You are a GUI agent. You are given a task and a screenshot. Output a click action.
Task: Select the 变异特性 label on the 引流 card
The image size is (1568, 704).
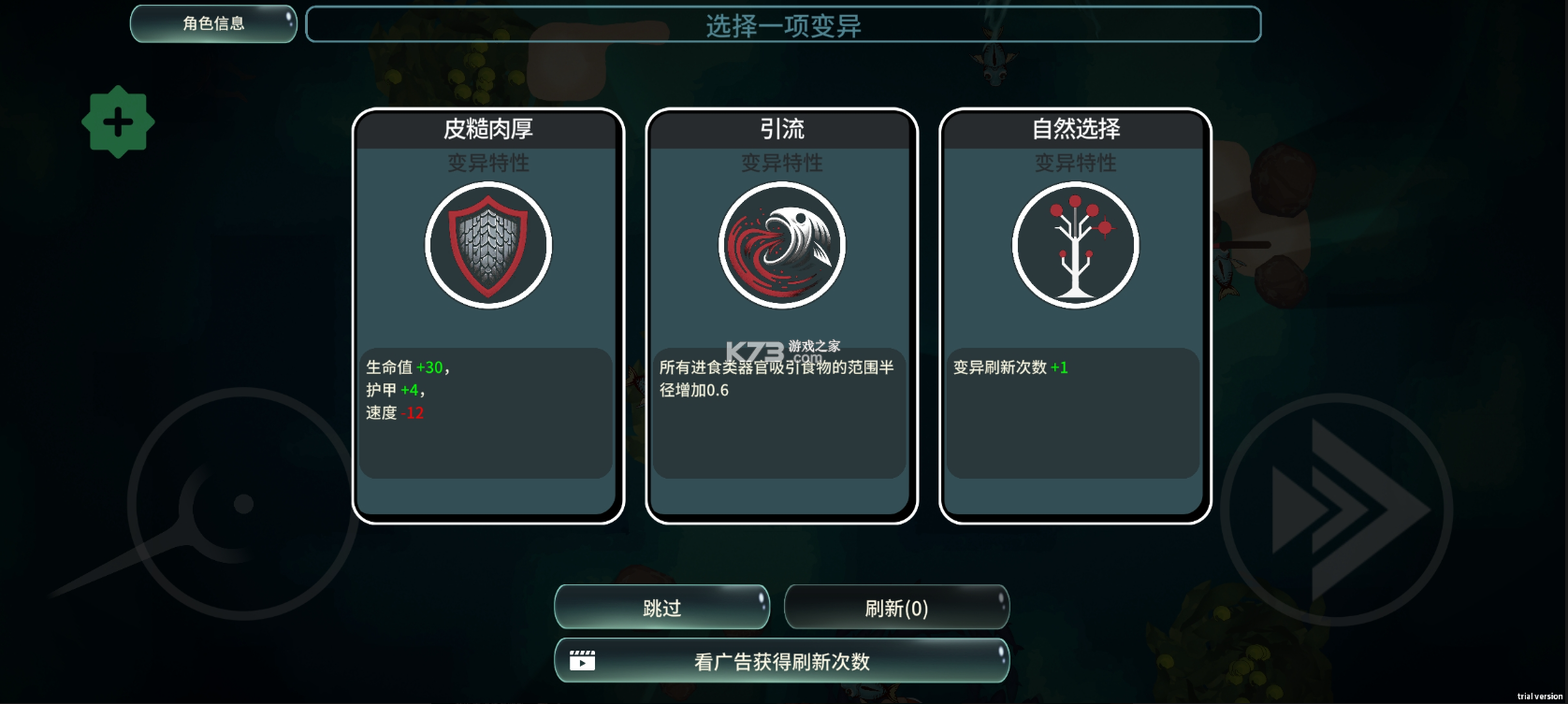pos(781,163)
